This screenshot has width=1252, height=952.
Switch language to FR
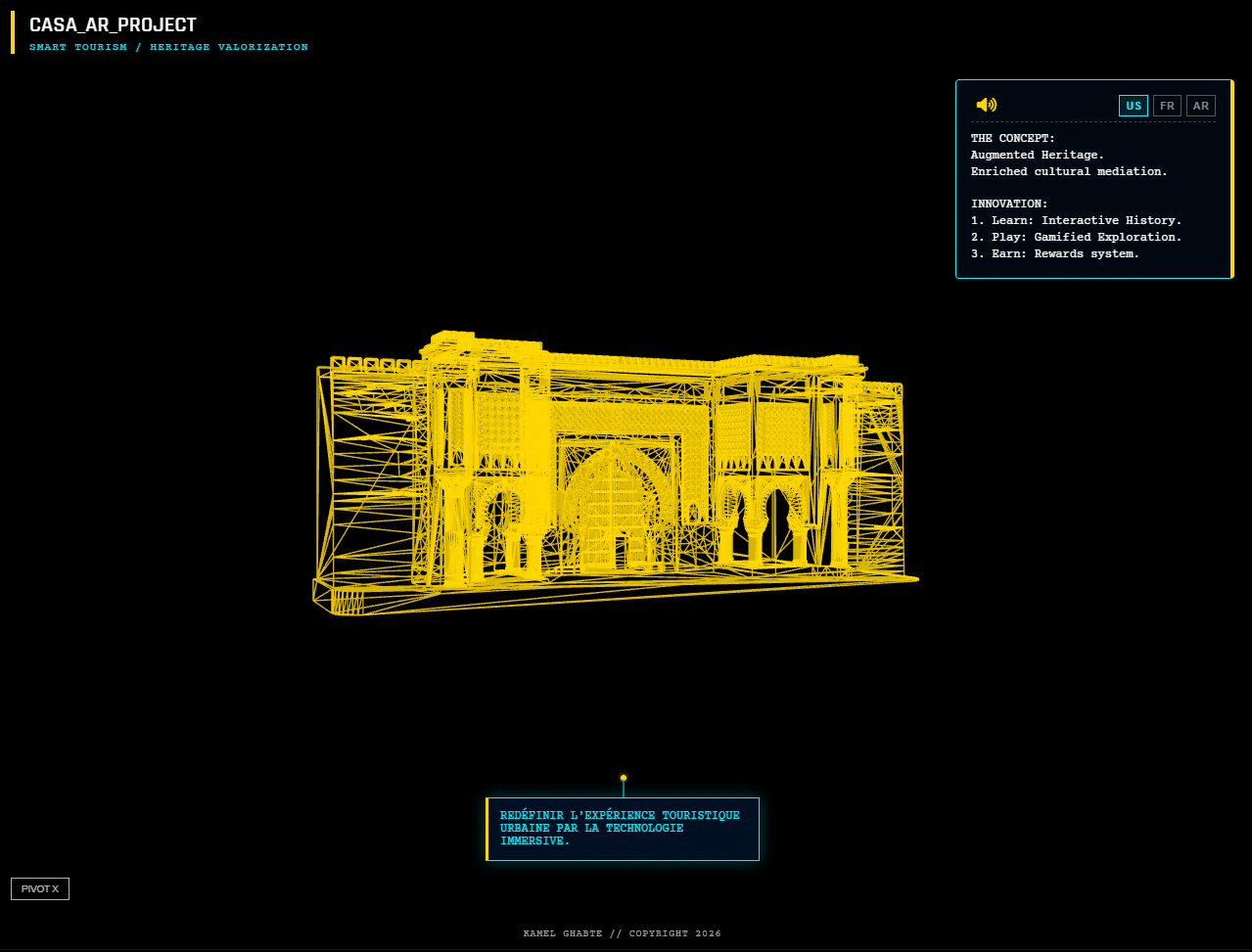(1167, 106)
